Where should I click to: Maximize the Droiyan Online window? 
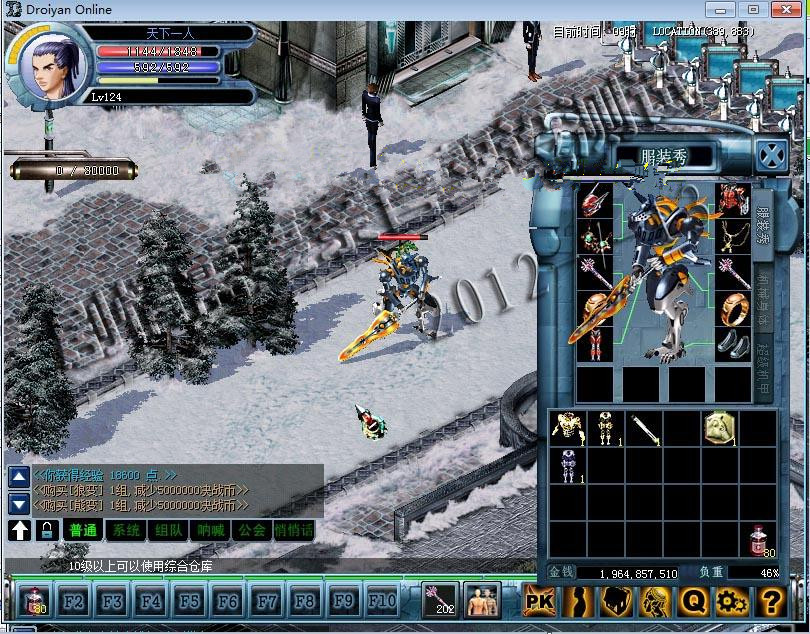pos(753,9)
